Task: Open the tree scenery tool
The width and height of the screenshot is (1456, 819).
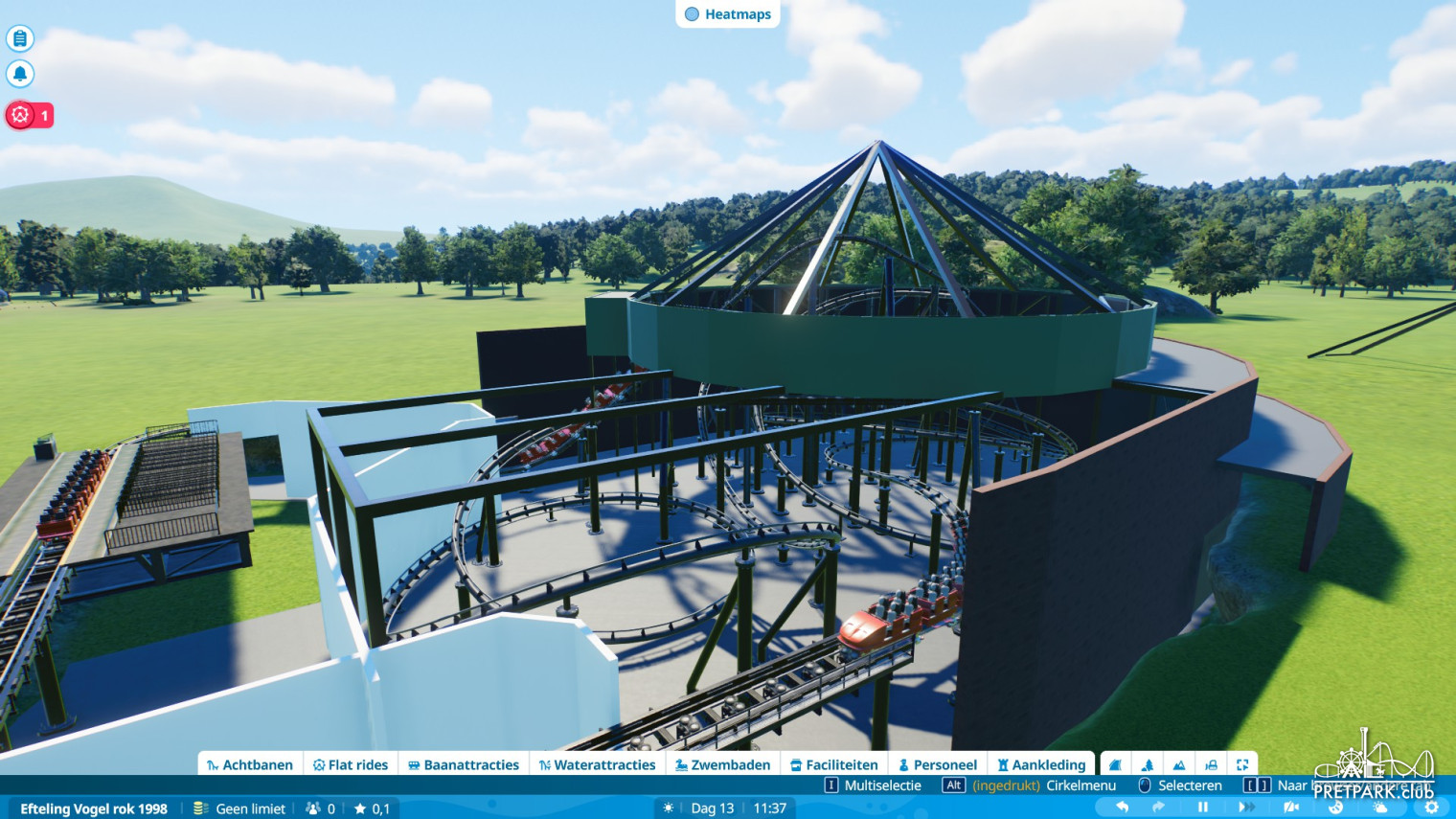Action: point(1148,764)
